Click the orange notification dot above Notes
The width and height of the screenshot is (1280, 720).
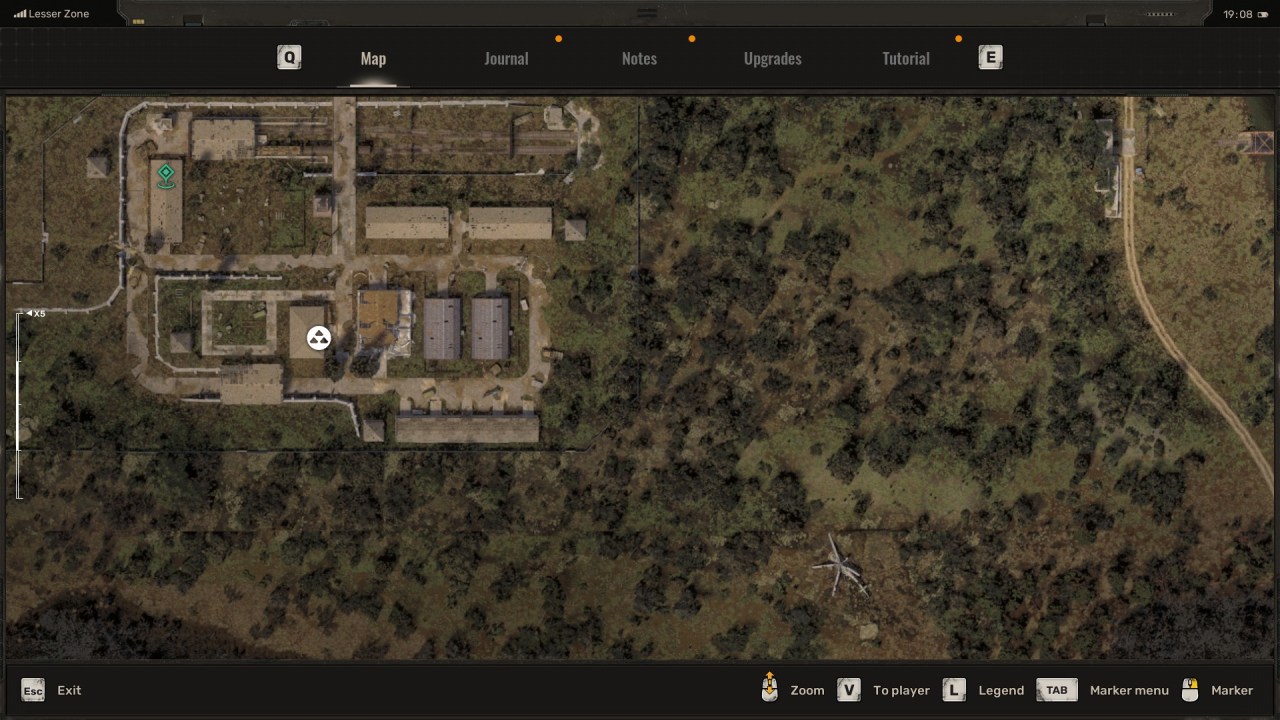click(691, 38)
